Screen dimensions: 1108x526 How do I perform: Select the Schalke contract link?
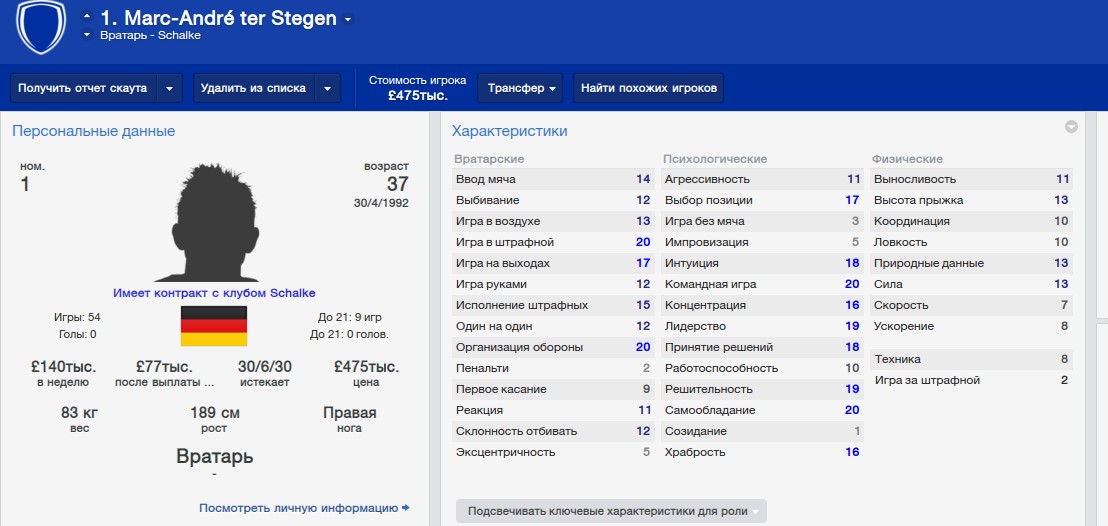pos(214,293)
